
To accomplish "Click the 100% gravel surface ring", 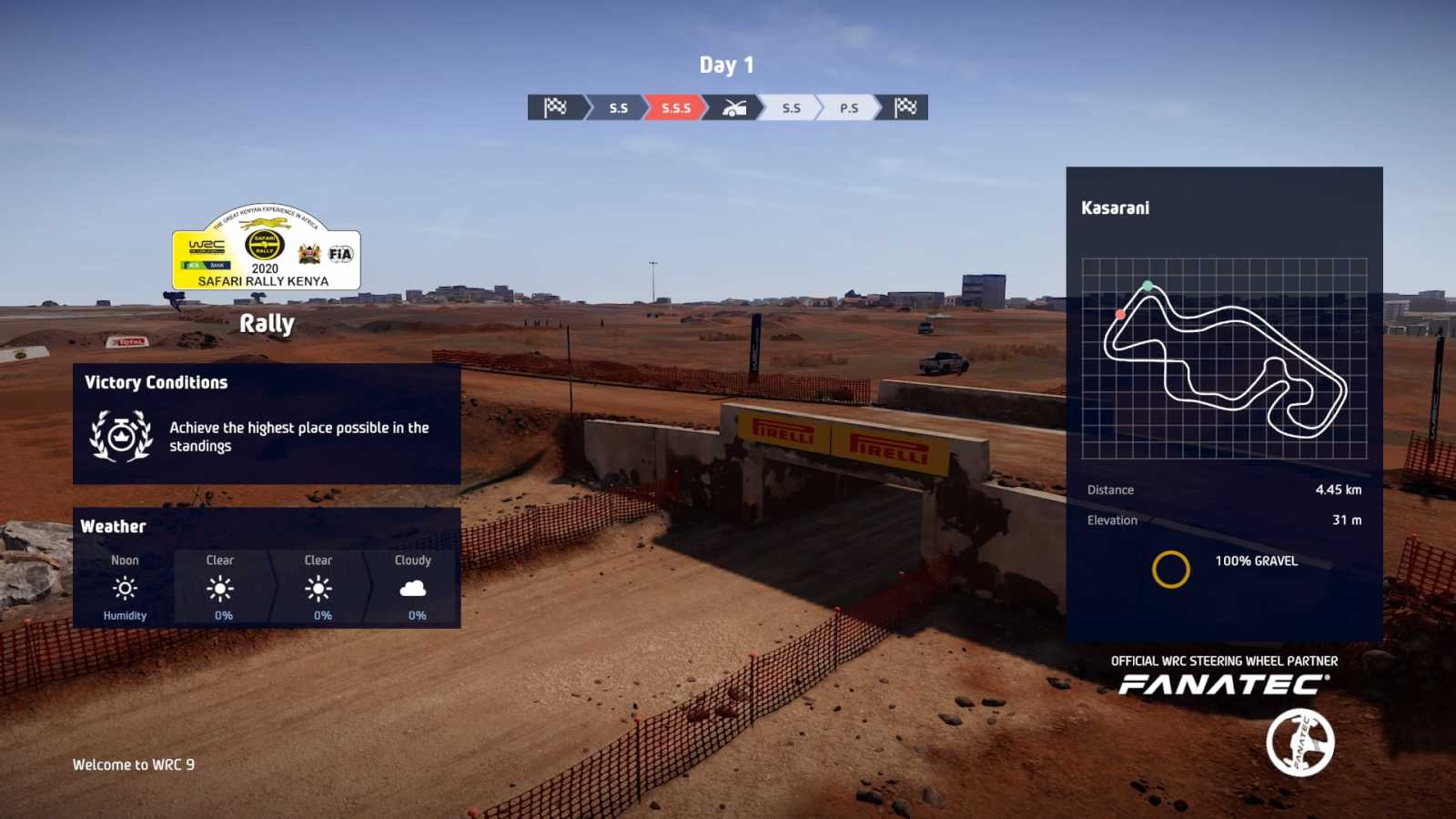I will tap(1170, 570).
